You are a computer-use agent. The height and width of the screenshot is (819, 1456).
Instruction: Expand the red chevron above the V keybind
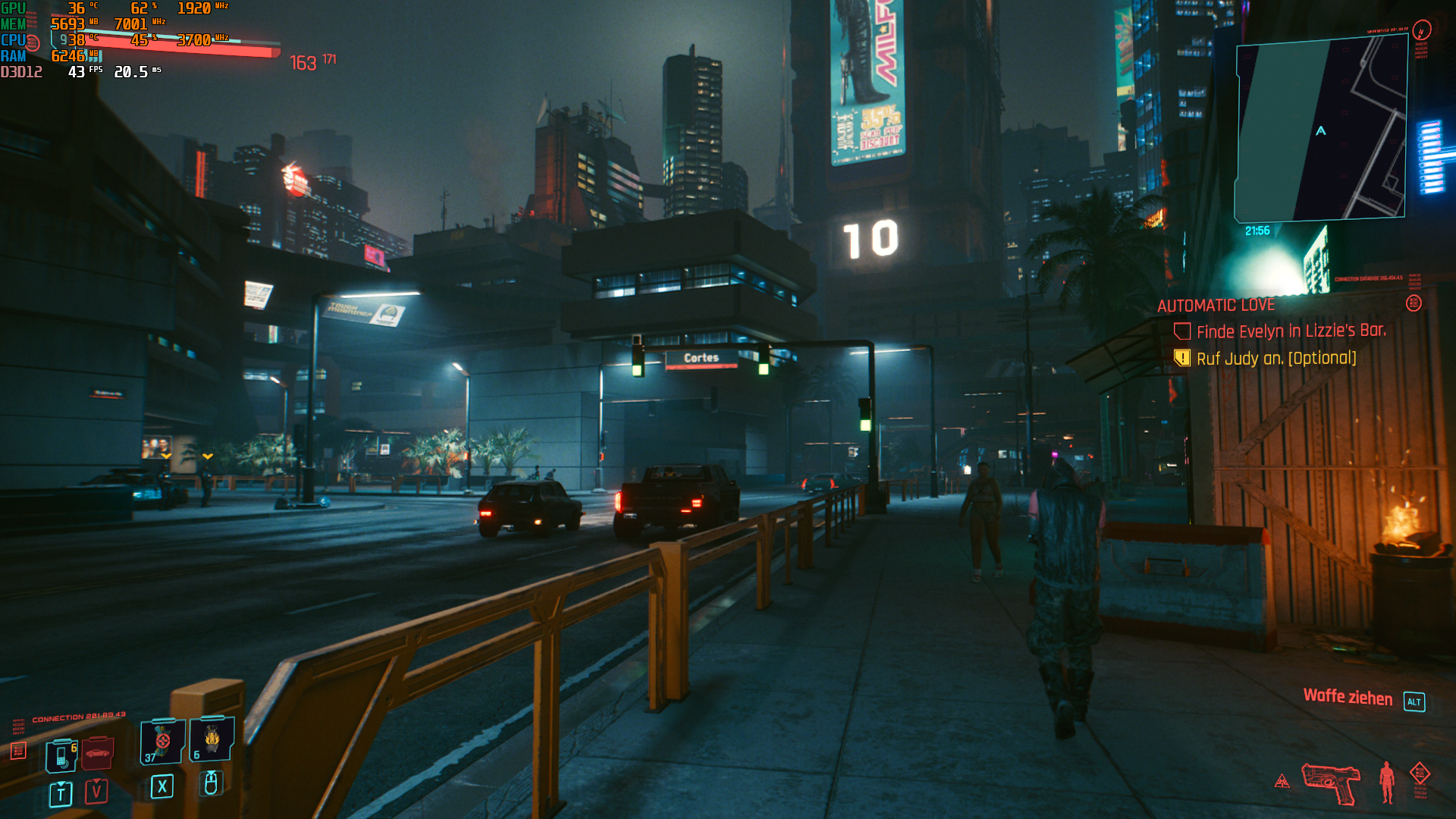(96, 782)
